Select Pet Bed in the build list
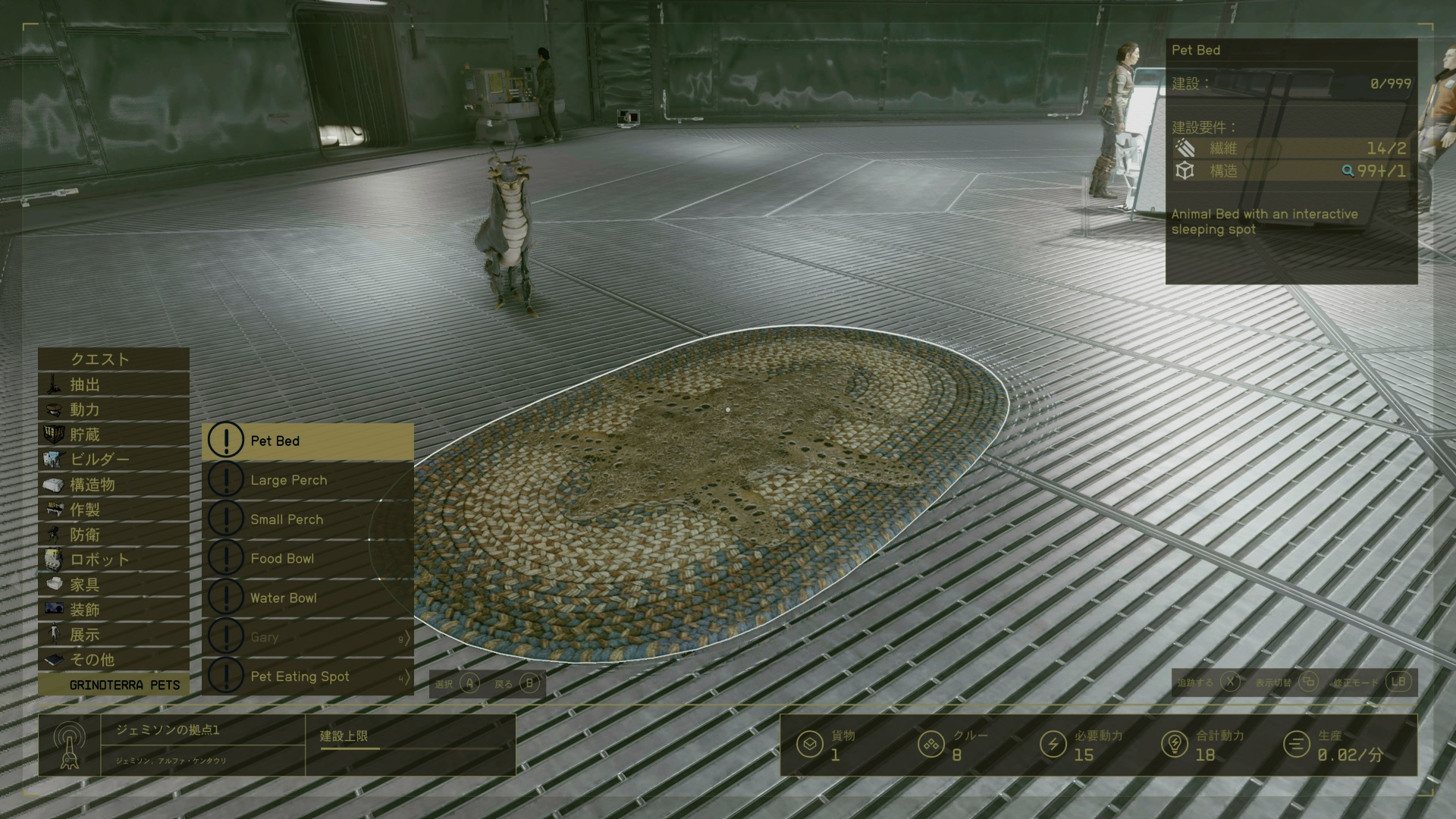This screenshot has height=819, width=1456. coord(308,441)
